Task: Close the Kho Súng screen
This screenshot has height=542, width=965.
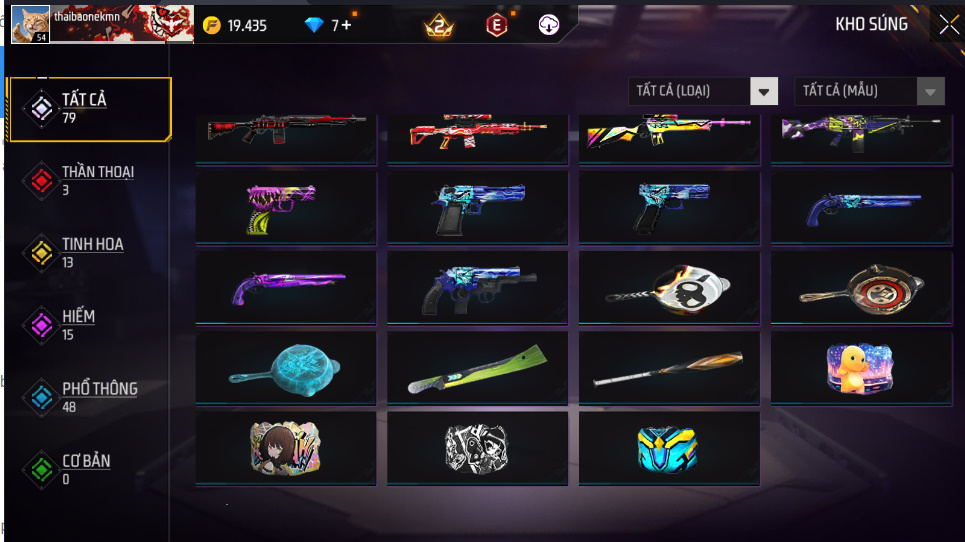Action: [x=947, y=24]
